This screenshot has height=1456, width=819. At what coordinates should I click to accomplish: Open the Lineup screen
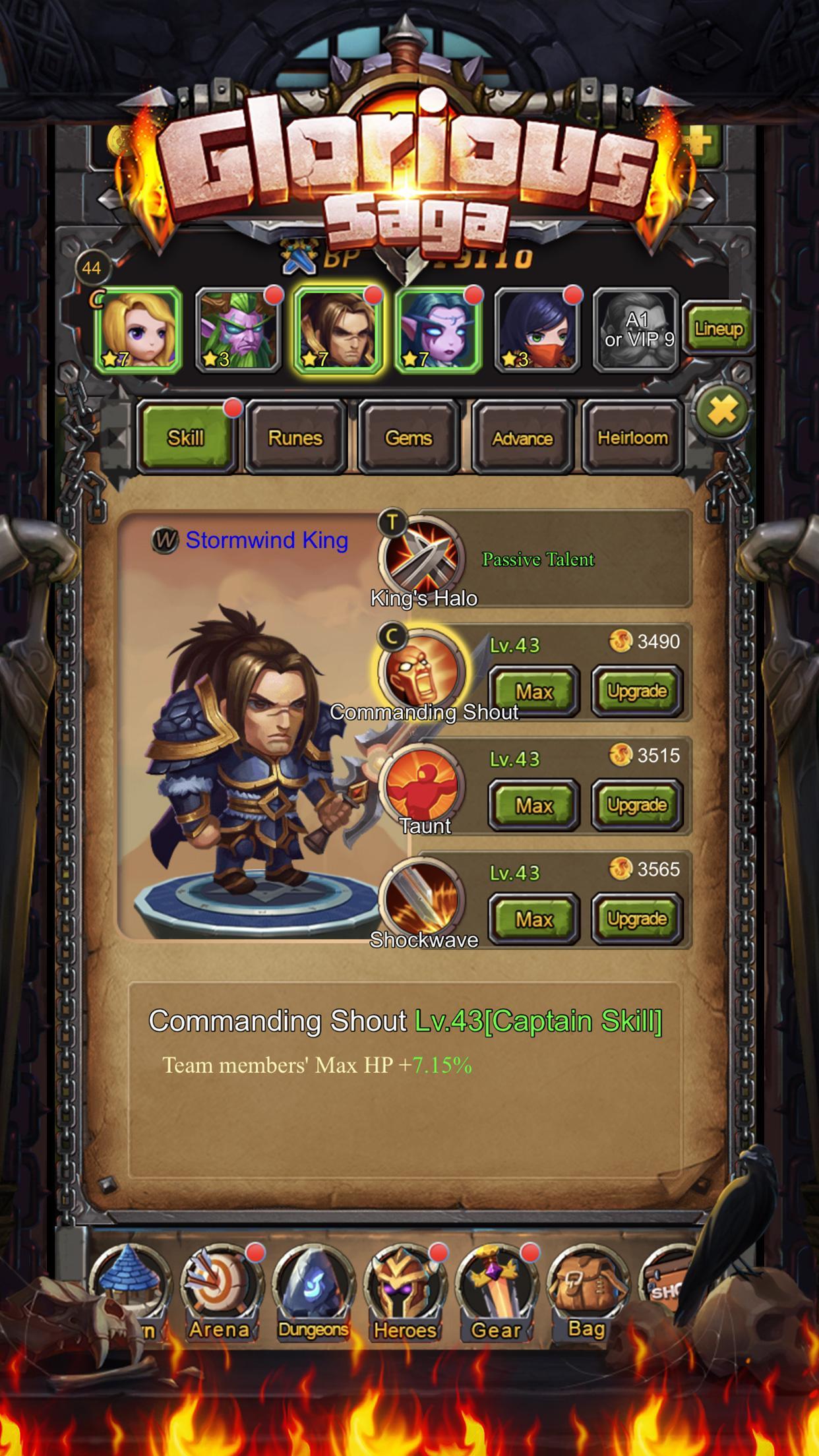click(x=717, y=329)
